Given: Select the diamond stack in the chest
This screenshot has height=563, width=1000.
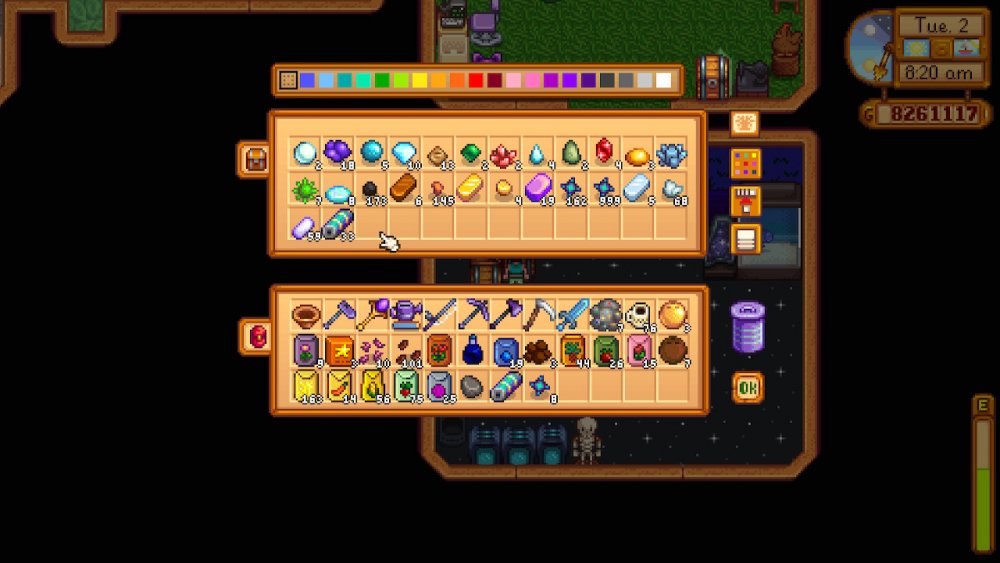Looking at the screenshot, I should [x=405, y=153].
